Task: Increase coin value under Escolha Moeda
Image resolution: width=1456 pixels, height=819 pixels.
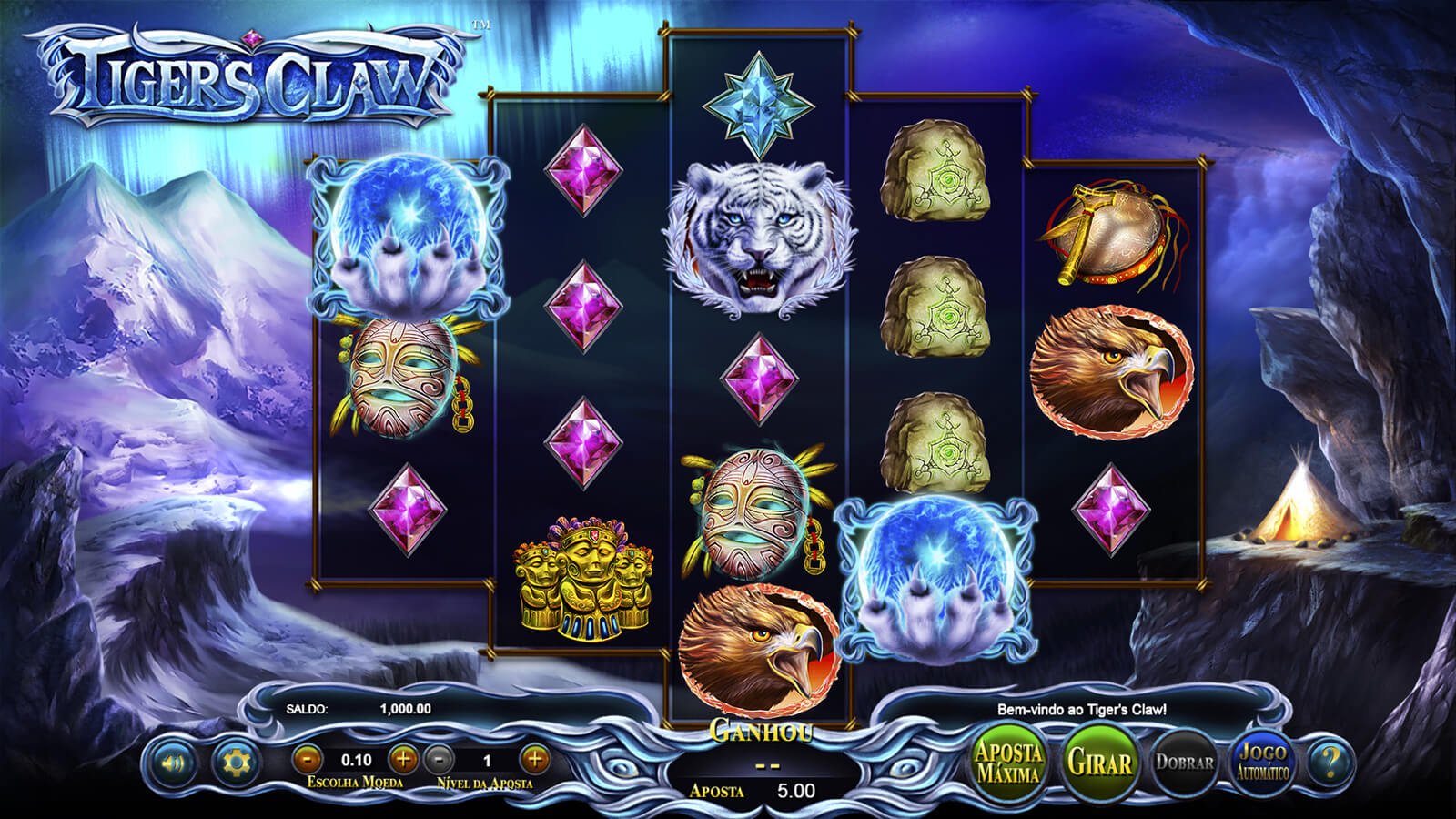Action: [403, 759]
